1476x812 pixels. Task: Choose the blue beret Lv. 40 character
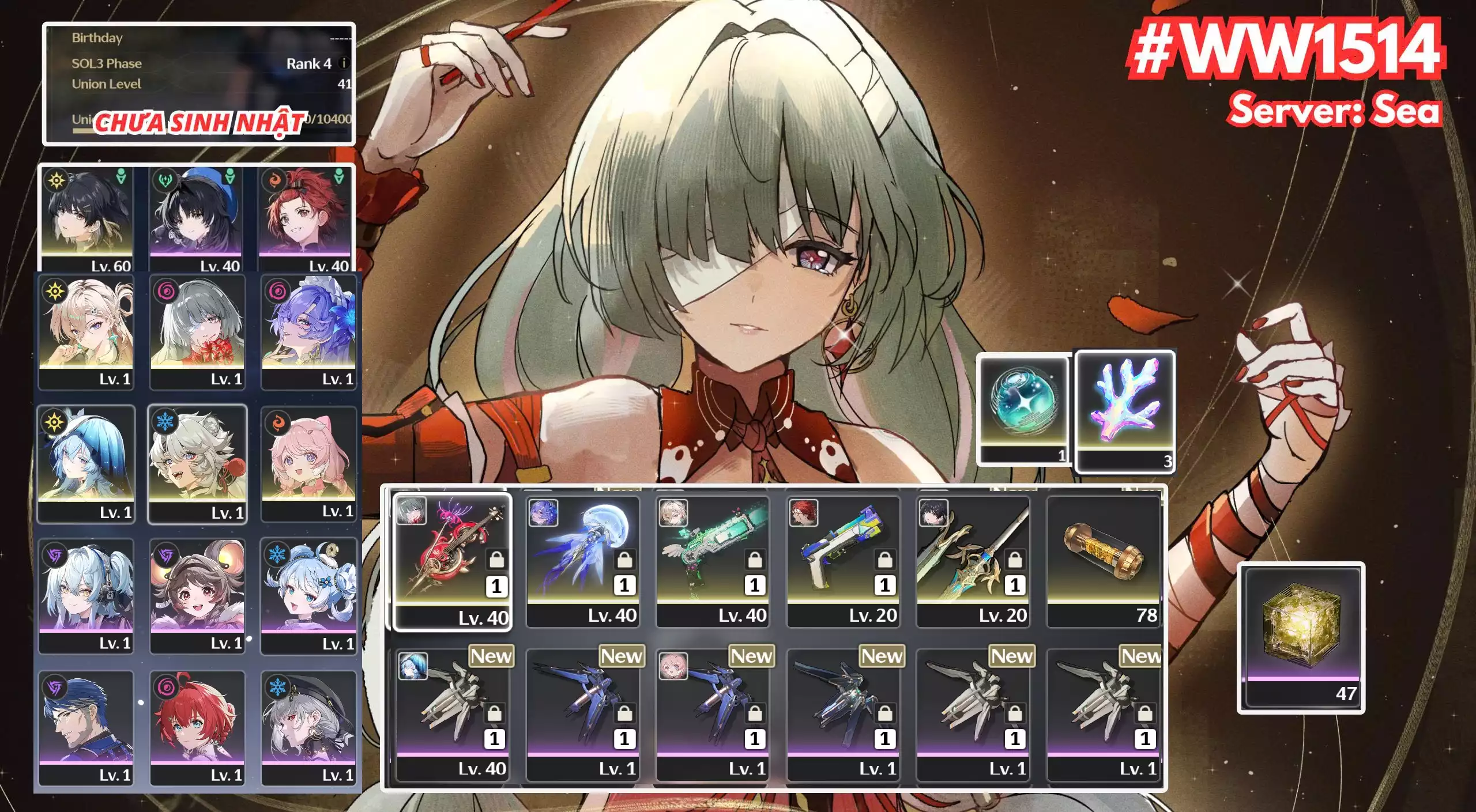pyautogui.click(x=195, y=219)
